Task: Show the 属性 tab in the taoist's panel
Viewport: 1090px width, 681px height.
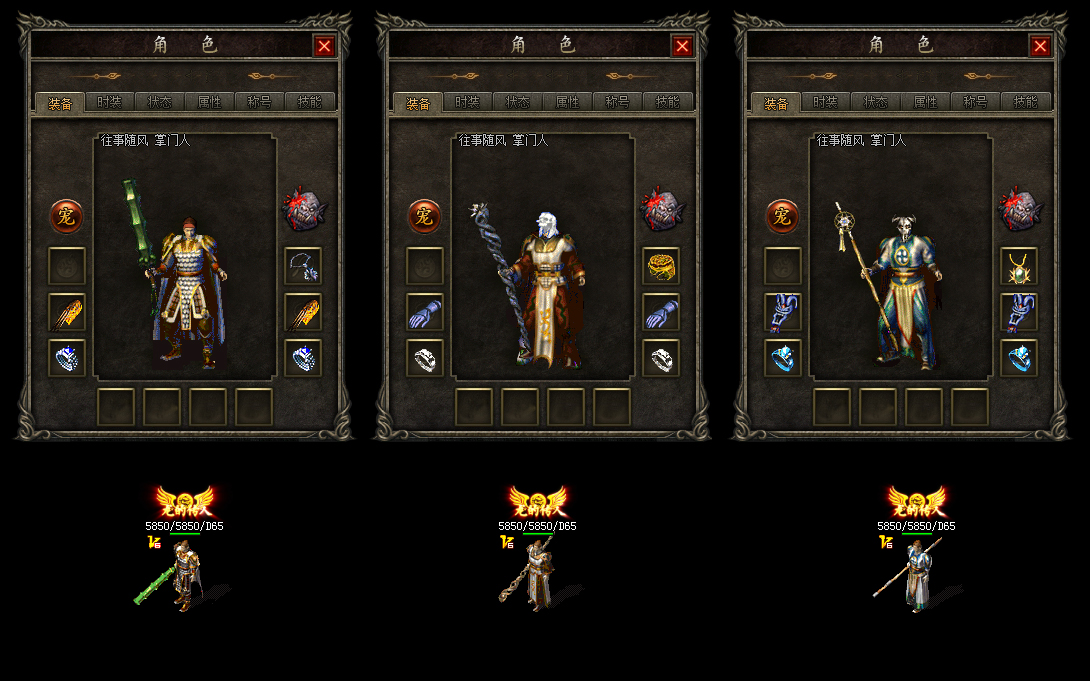Action: tap(926, 102)
